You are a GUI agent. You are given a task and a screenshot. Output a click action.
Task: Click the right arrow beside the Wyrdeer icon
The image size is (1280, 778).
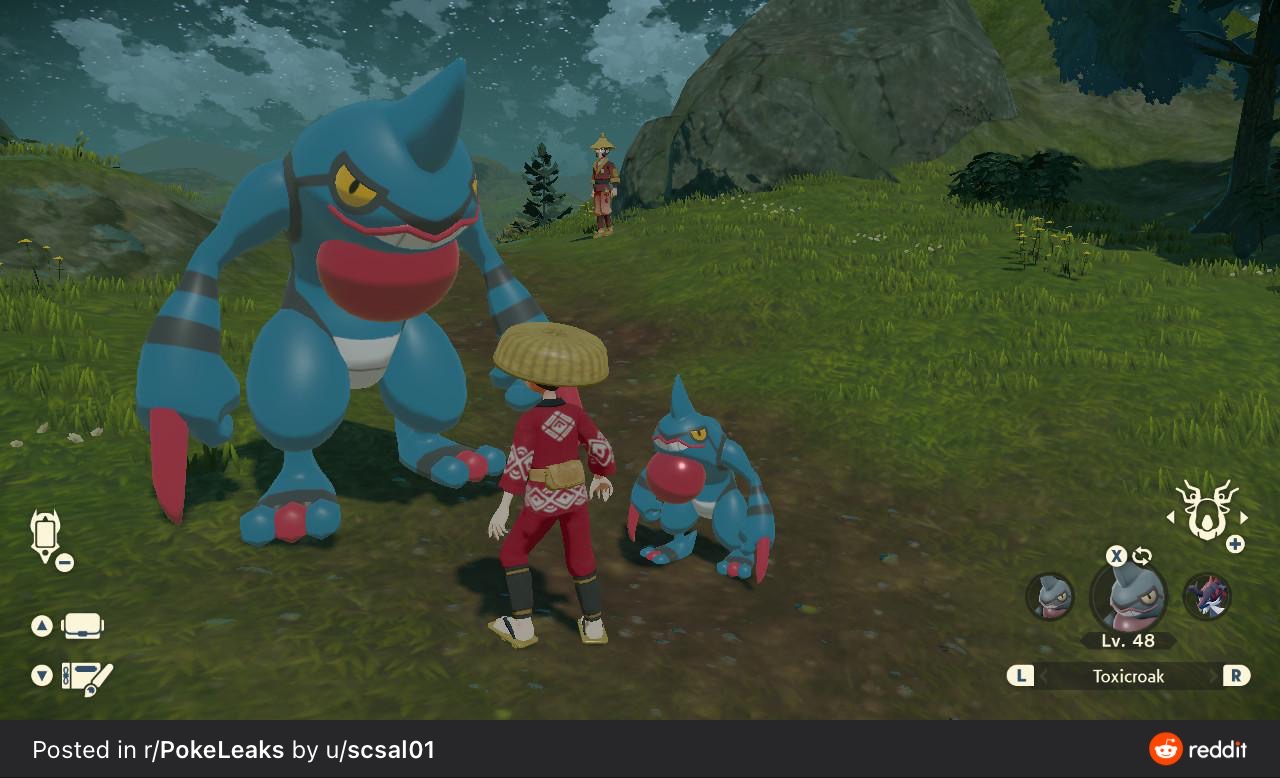pos(1244,518)
